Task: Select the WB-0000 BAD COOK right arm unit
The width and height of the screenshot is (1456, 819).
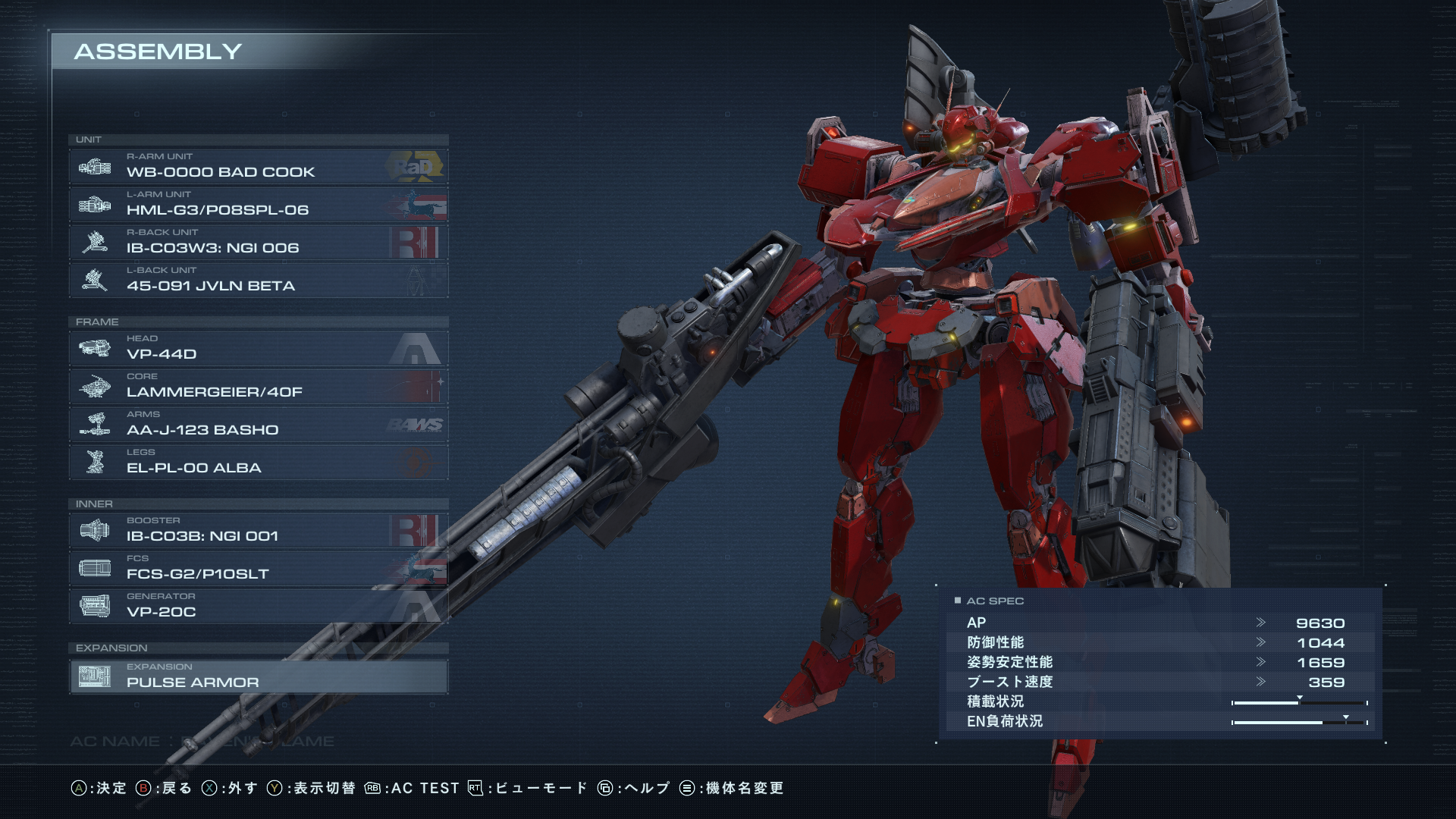Action: (x=258, y=166)
